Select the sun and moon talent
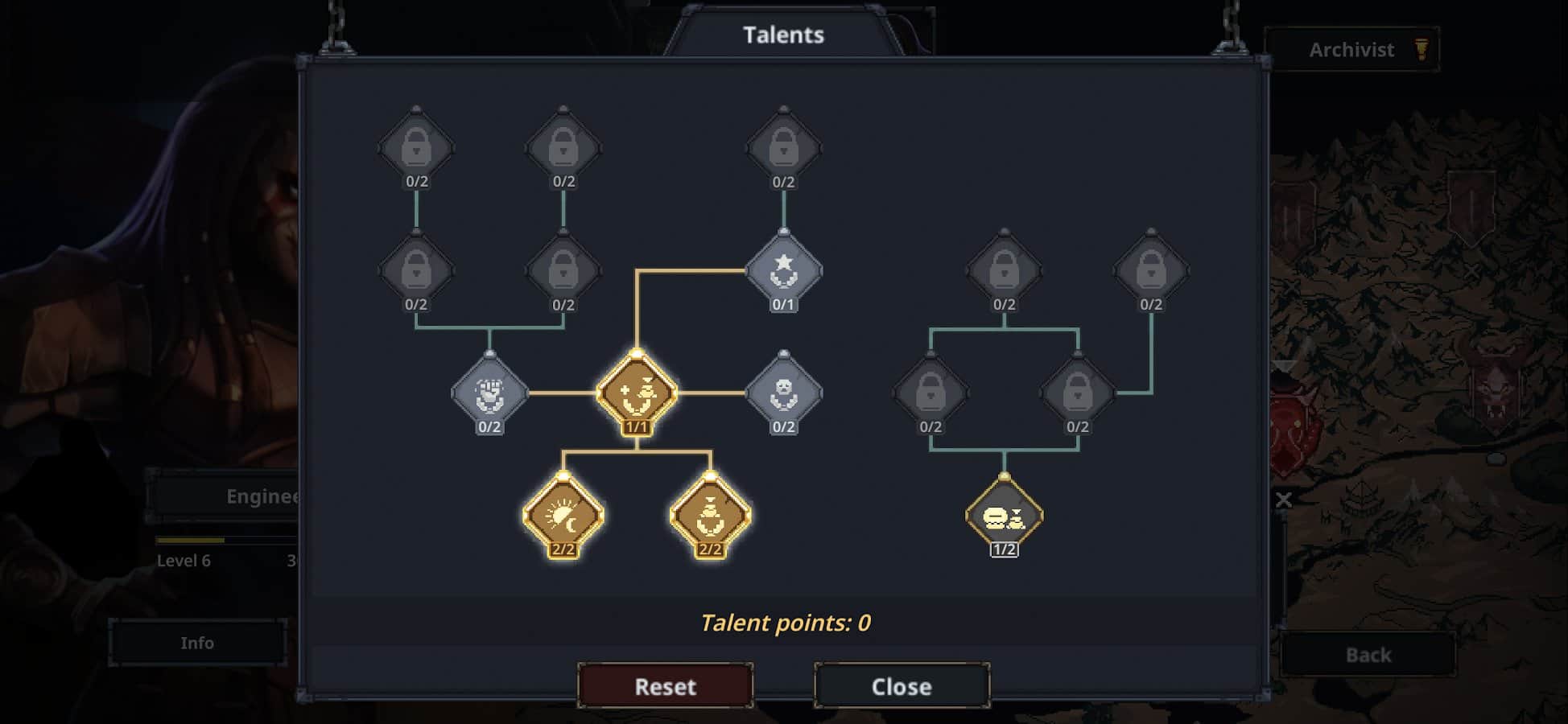Screen dimensions: 1568x724 click(x=563, y=516)
